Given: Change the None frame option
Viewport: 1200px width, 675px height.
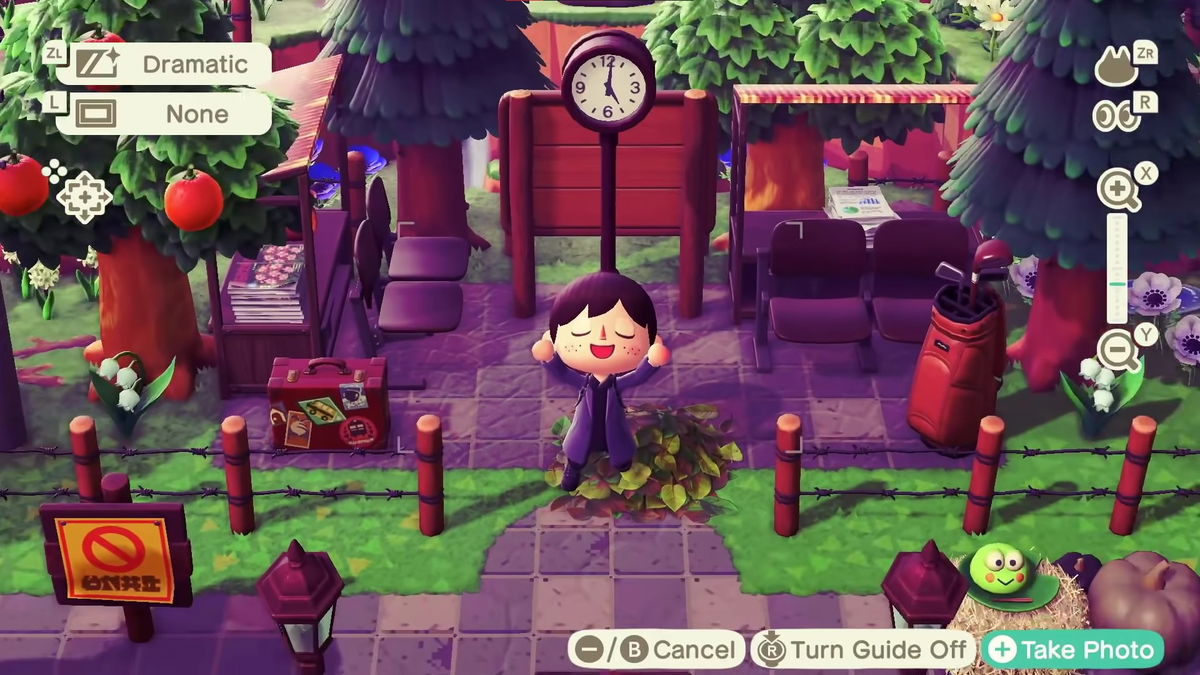Looking at the screenshot, I should point(163,114).
